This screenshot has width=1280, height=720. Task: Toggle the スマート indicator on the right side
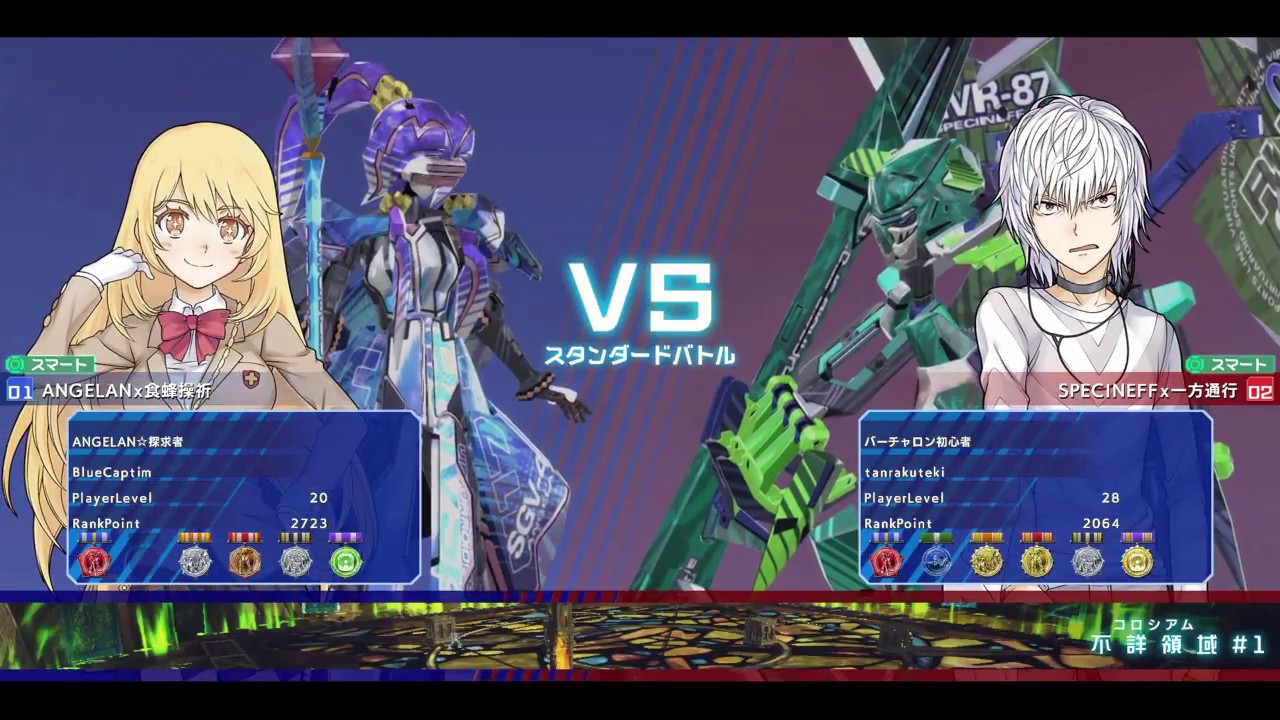pyautogui.click(x=1233, y=365)
